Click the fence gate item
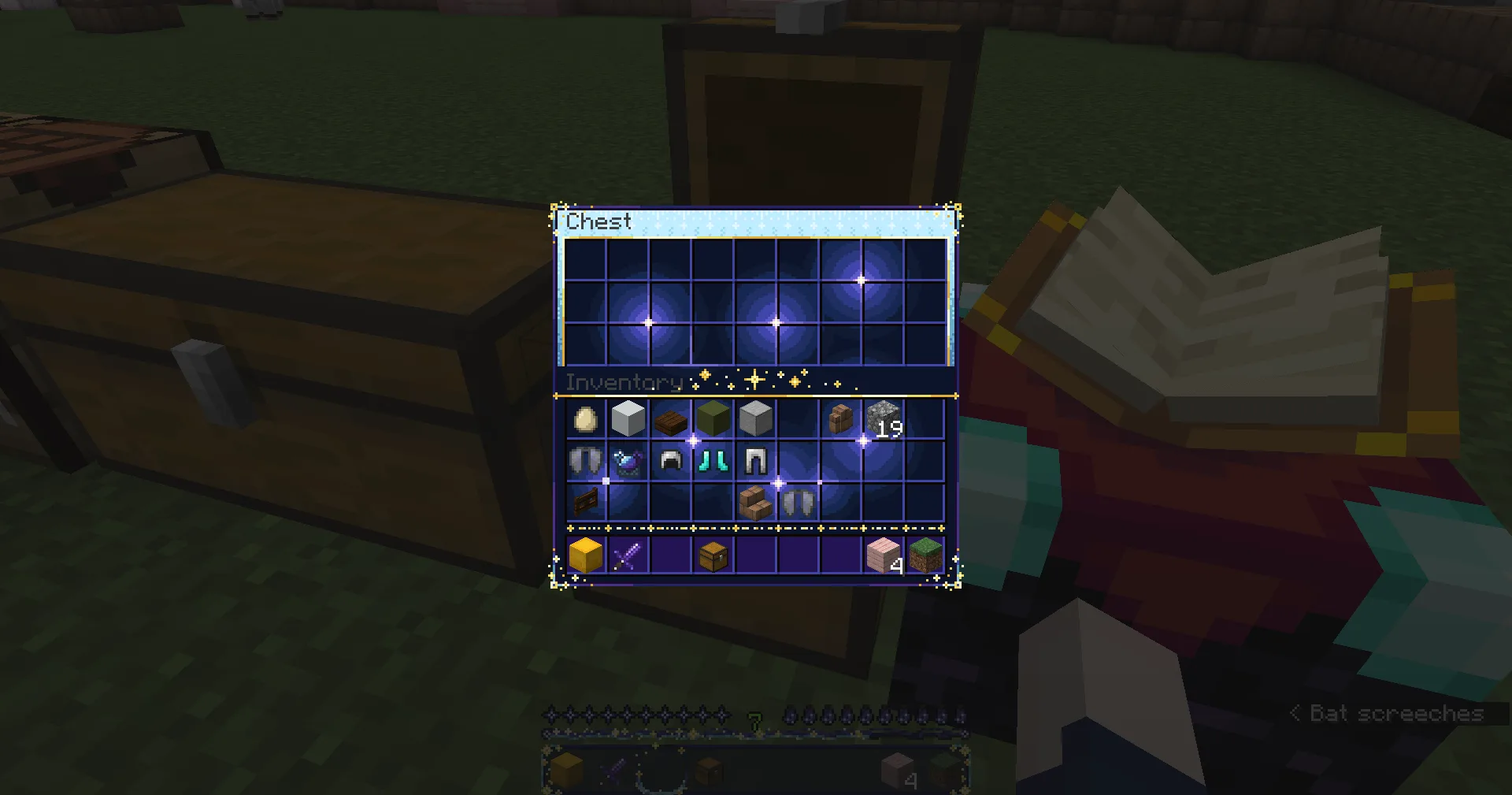Image resolution: width=1512 pixels, height=795 pixels. (586, 502)
